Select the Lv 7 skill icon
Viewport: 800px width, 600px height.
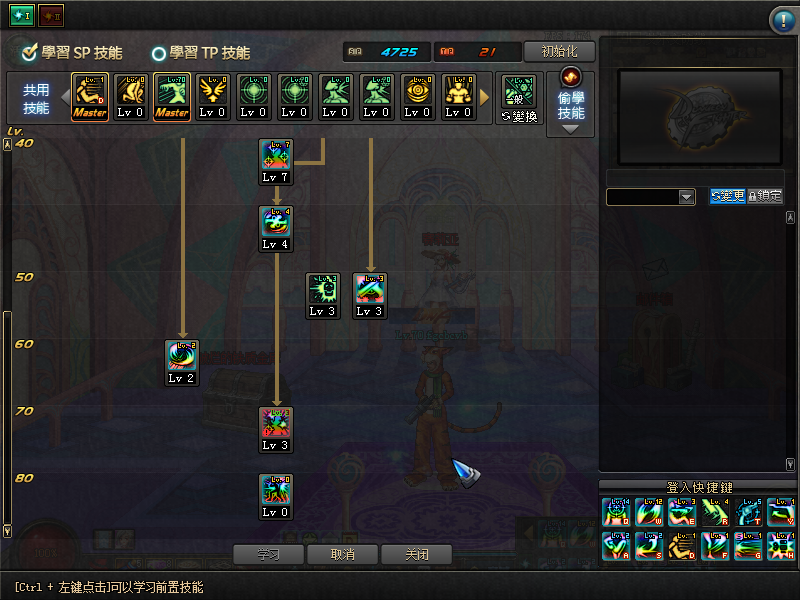275,160
